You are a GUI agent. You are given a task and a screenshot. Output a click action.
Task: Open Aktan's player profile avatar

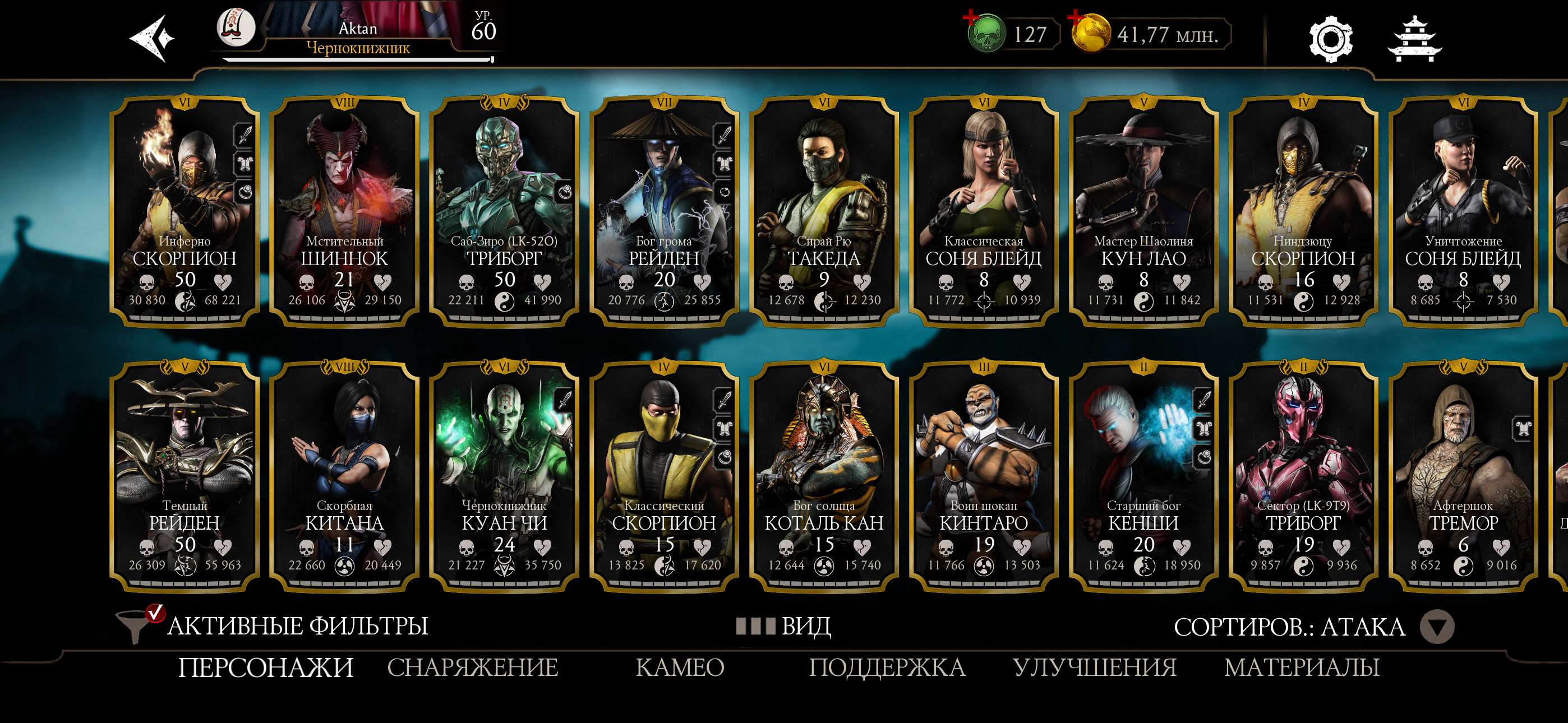[x=237, y=29]
